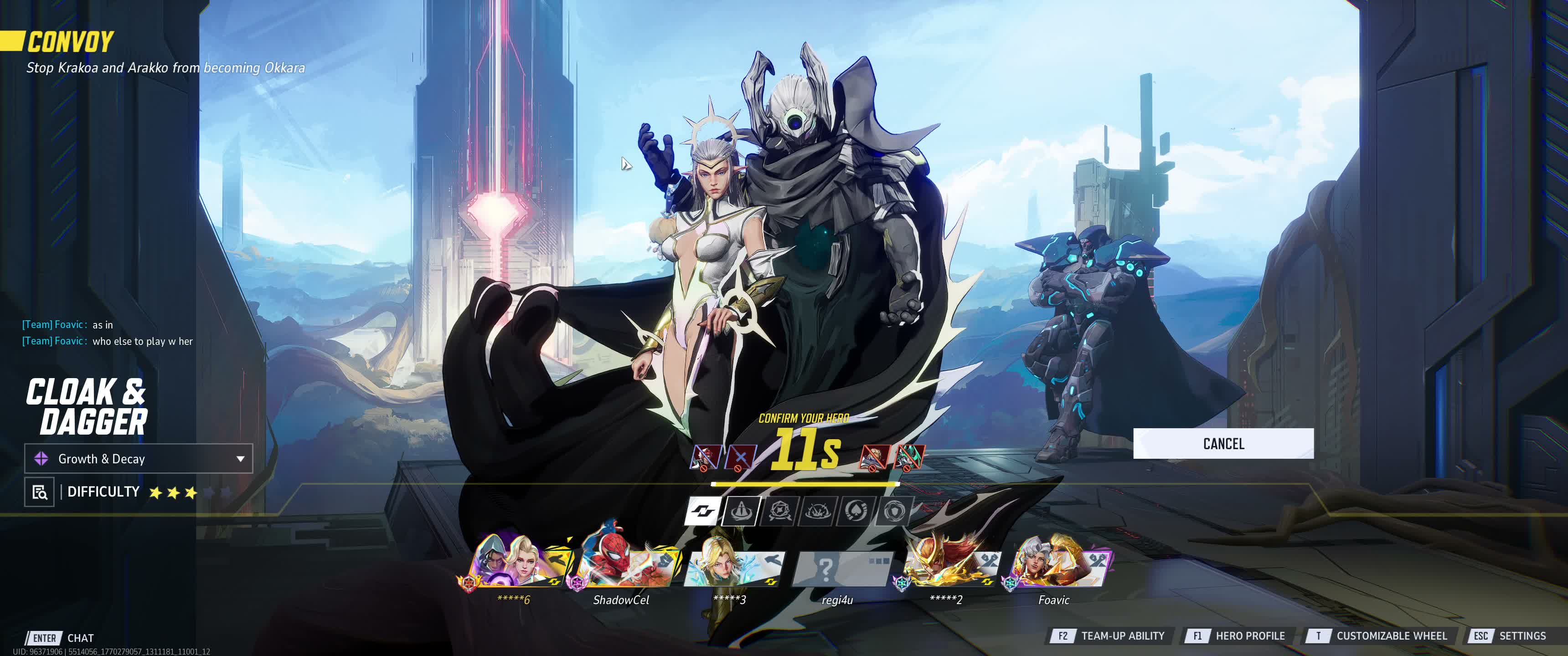Open hero details magnifier icon beside Difficulty
Screen dimensions: 1568x656
40,492
